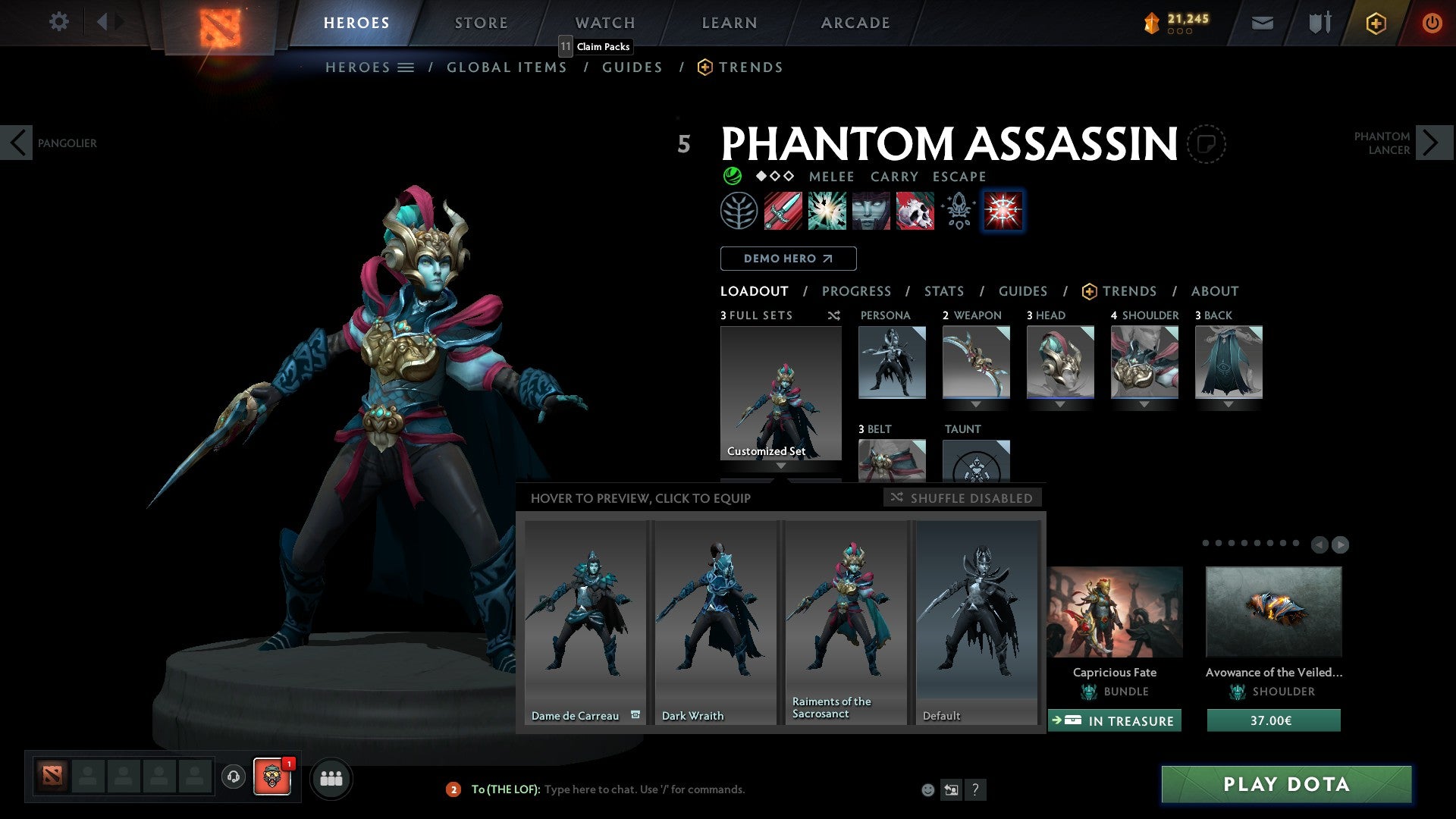The image size is (1456, 819).
Task: Select Raiments of the Sacrosanct set
Action: coord(846,622)
